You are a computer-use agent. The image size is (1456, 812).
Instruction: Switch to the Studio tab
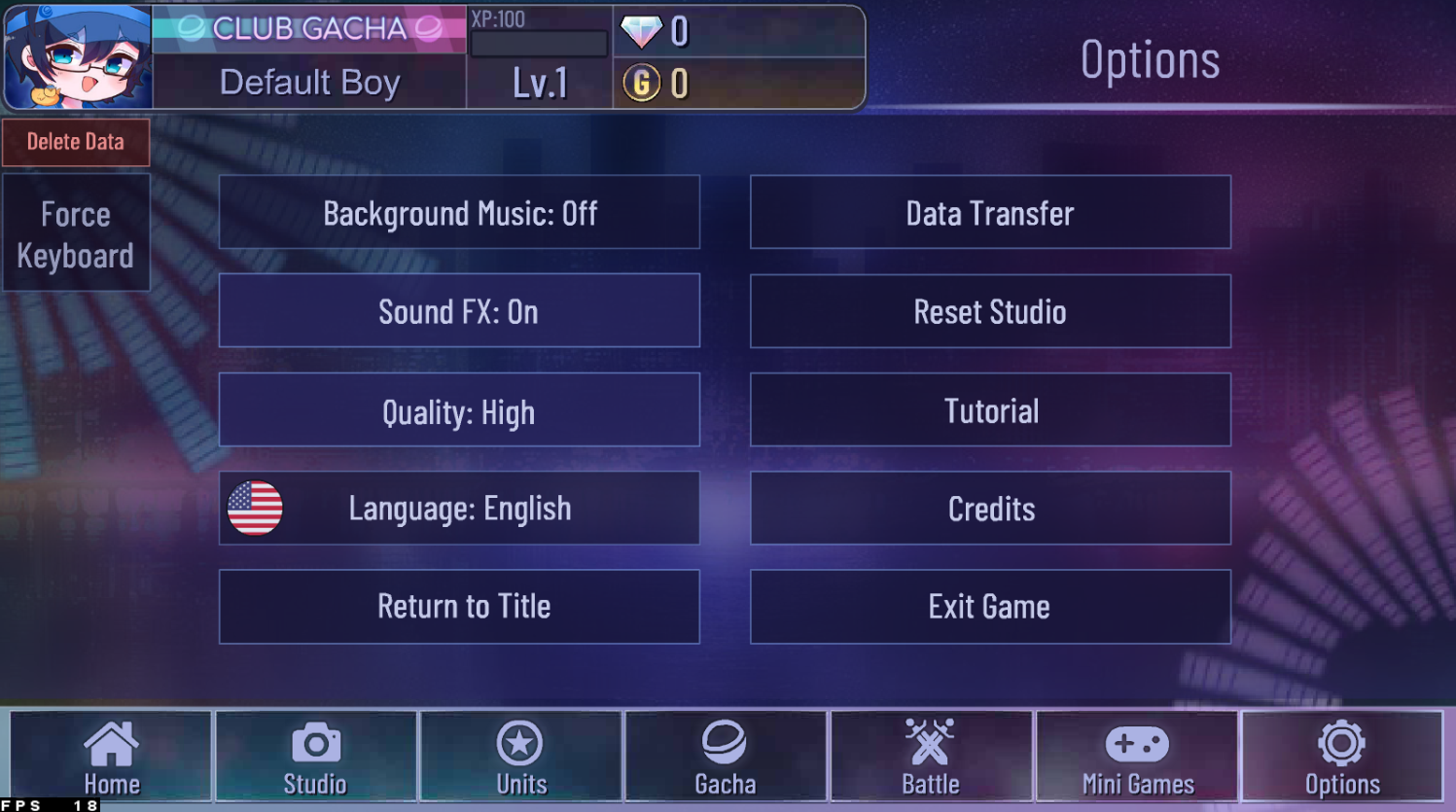315,757
